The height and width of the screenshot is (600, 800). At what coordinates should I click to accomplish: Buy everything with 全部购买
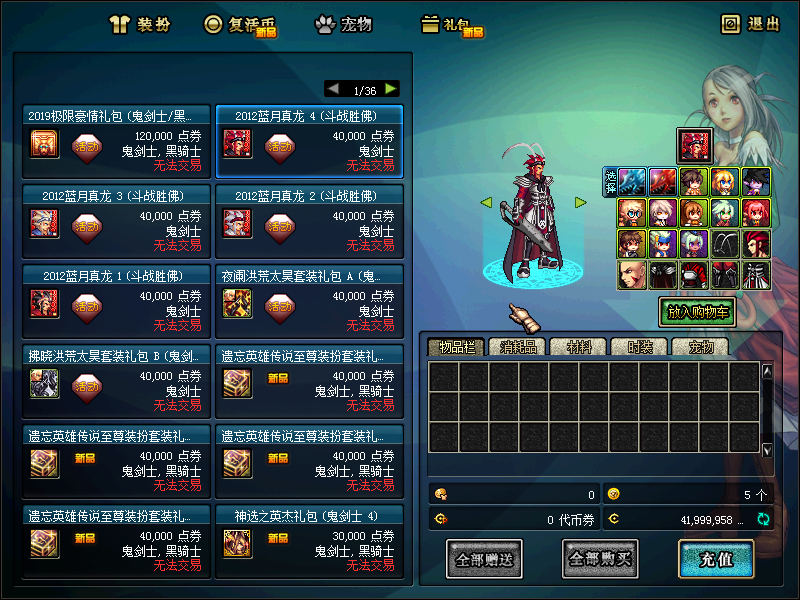point(600,559)
